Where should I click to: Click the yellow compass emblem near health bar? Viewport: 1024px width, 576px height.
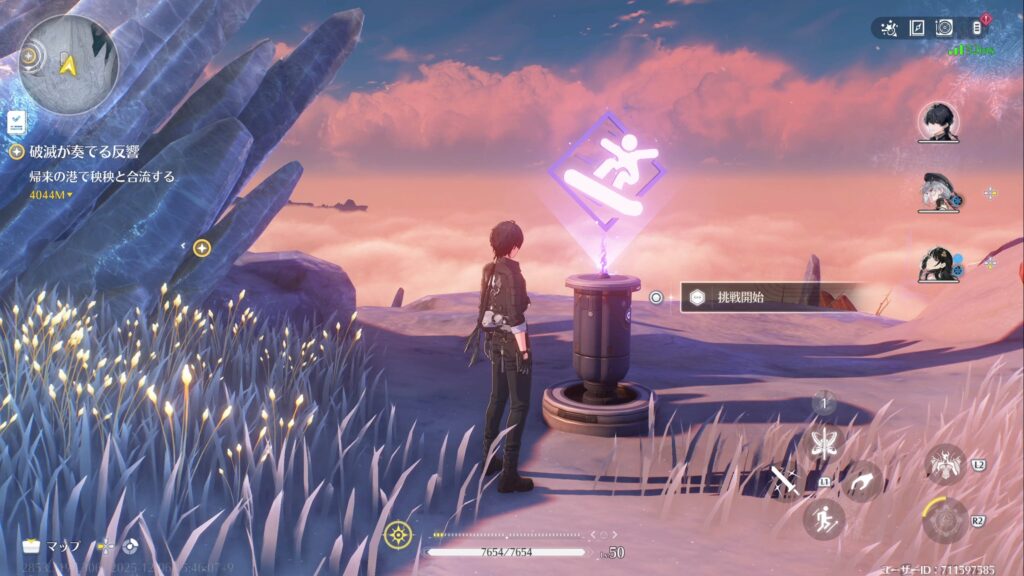(398, 534)
